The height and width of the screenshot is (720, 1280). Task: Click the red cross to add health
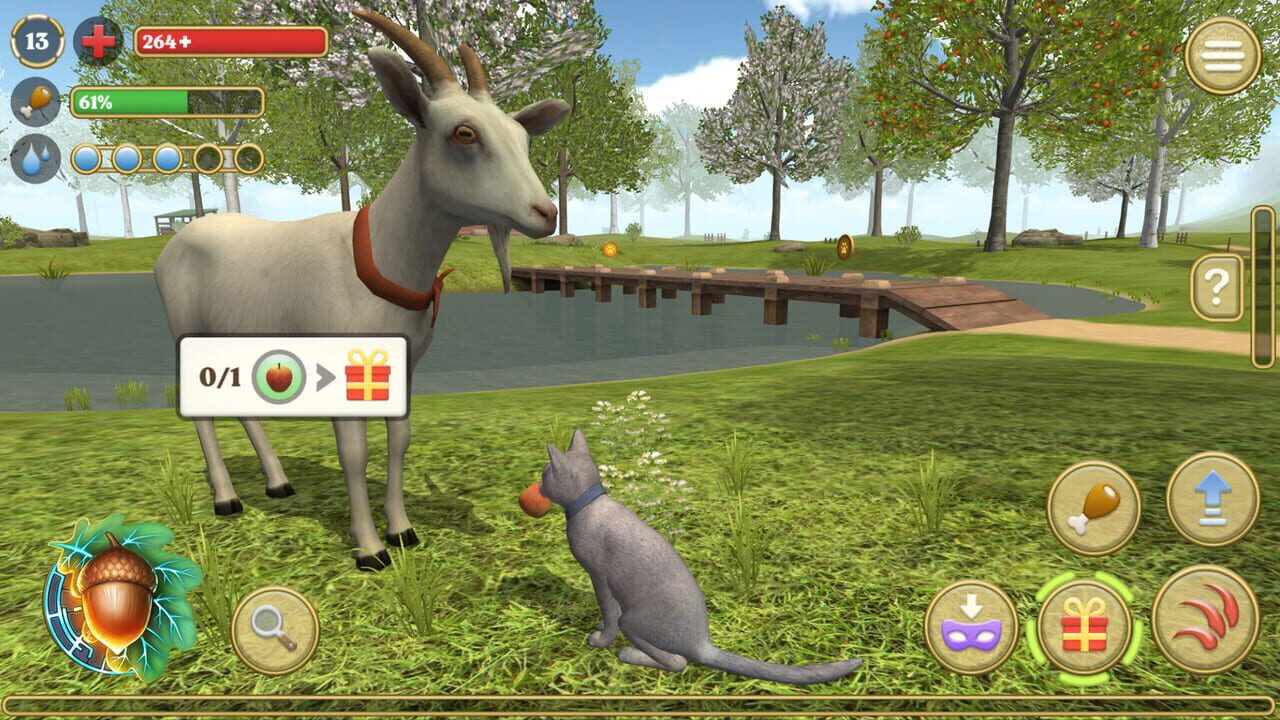[97, 43]
